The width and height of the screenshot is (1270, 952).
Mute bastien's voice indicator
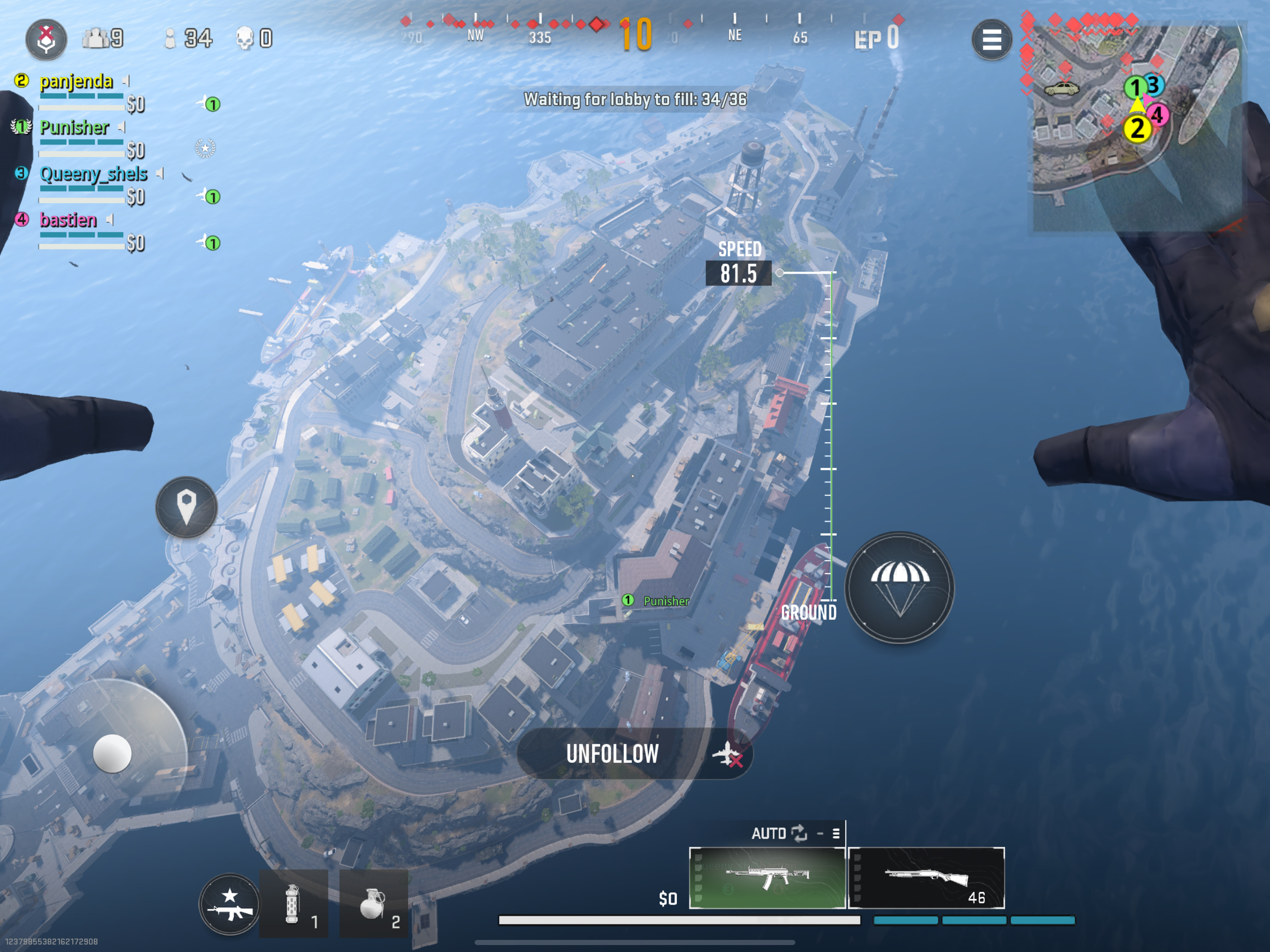point(109,219)
